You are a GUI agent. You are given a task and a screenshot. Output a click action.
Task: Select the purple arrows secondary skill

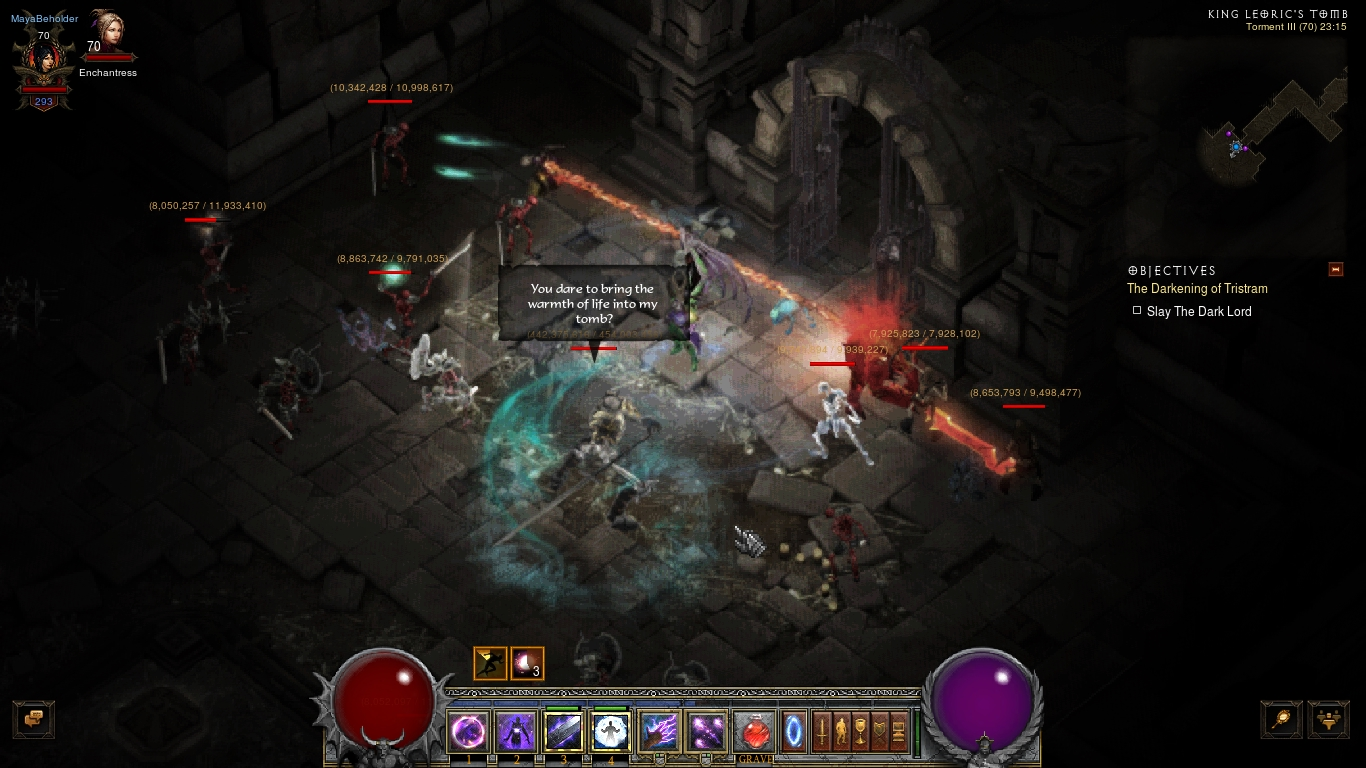707,732
